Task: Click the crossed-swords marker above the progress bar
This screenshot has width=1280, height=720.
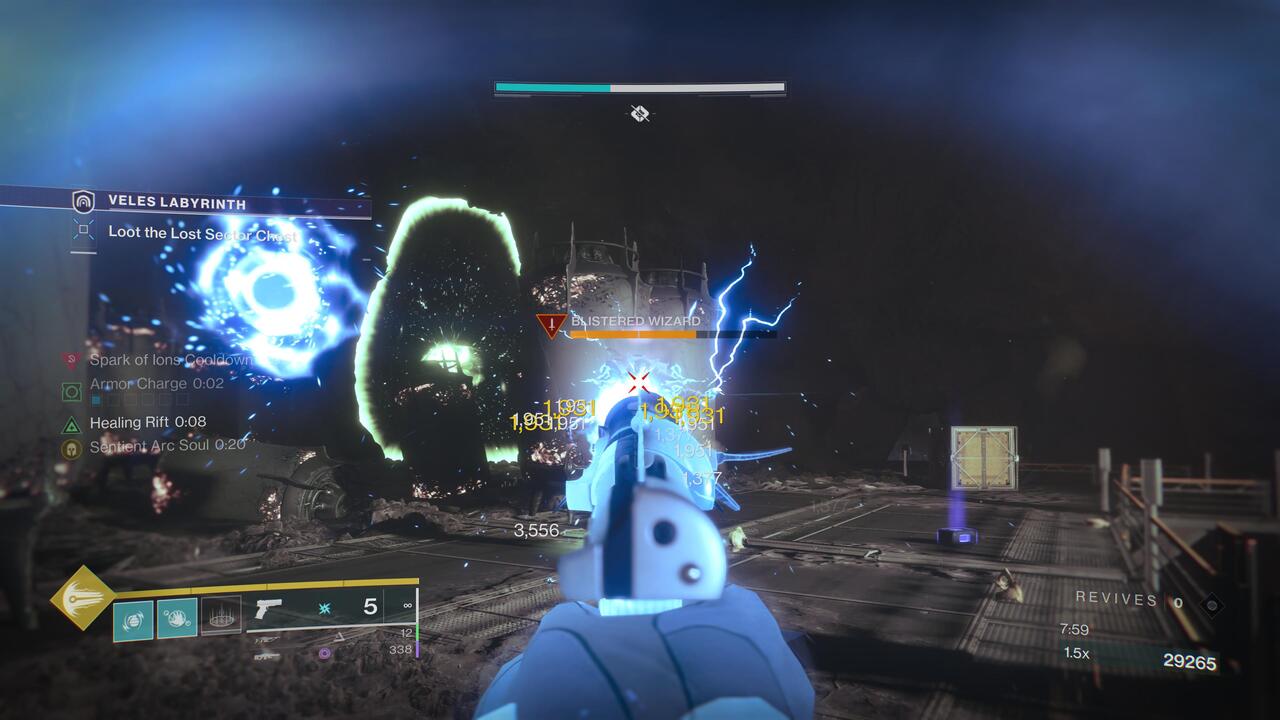Action: [x=638, y=113]
